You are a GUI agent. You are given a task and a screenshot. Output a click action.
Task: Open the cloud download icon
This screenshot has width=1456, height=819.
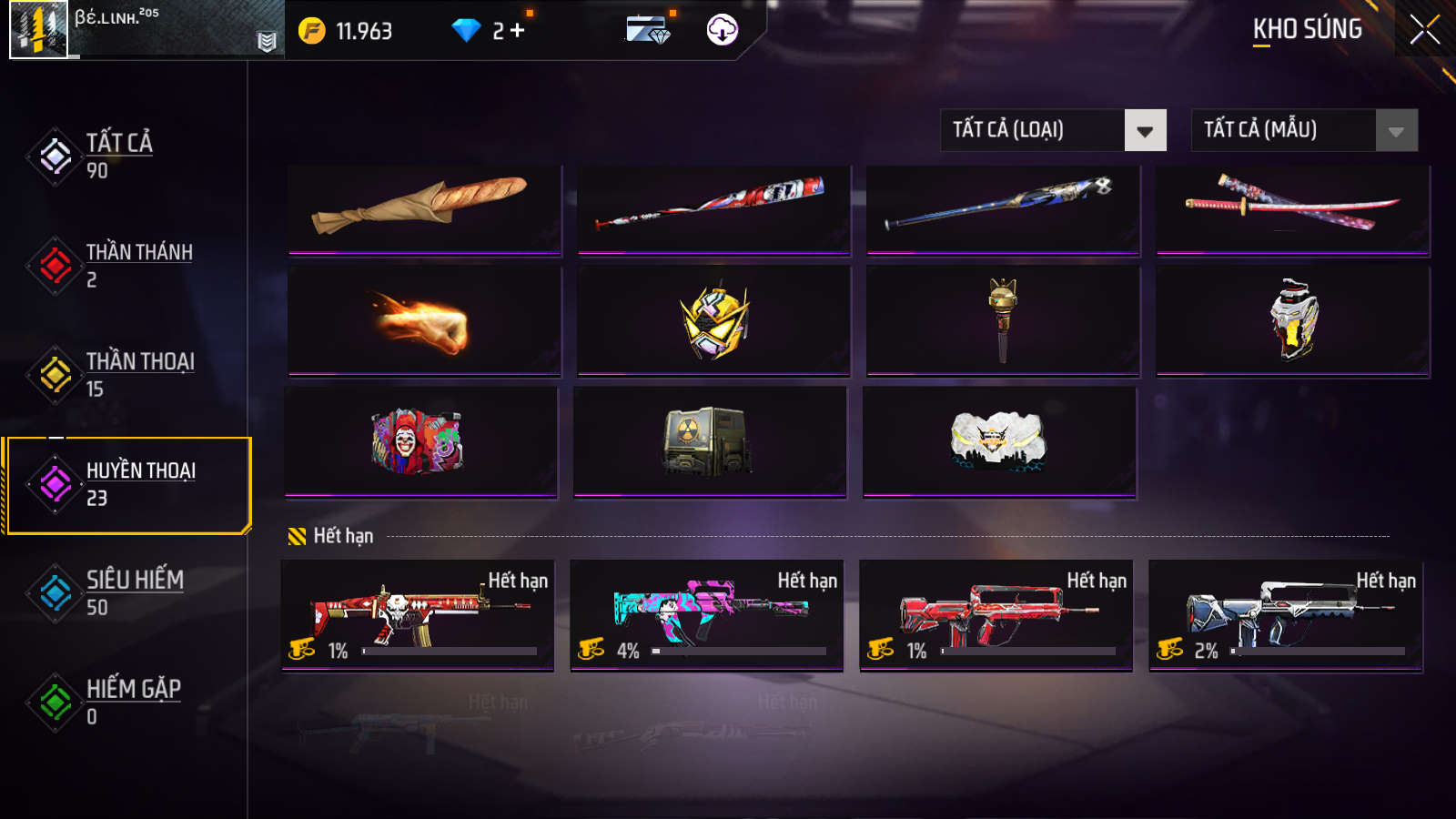point(722,30)
